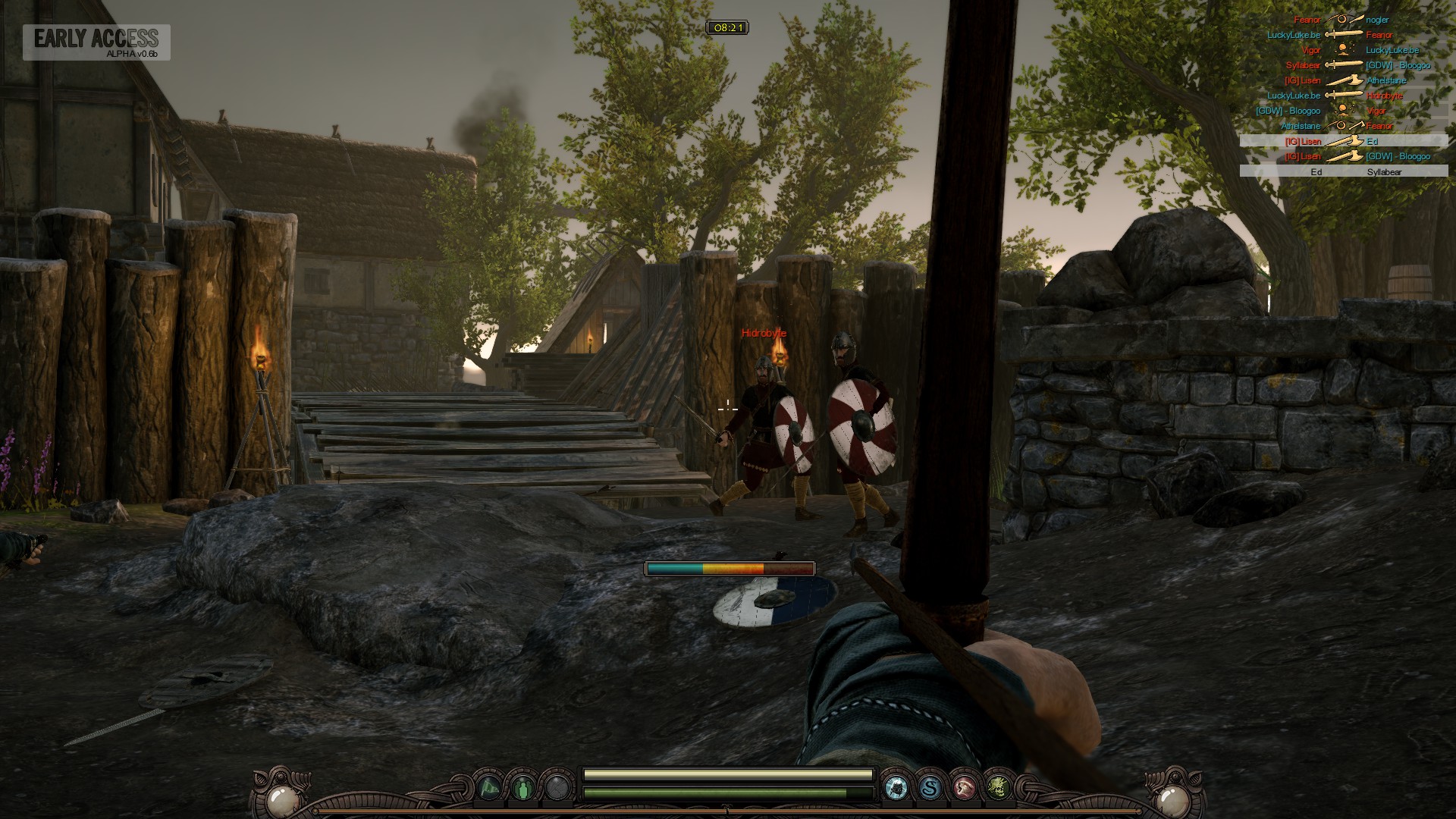Click the green soldier figures icon
This screenshot has height=819, width=1456.
pos(523,789)
